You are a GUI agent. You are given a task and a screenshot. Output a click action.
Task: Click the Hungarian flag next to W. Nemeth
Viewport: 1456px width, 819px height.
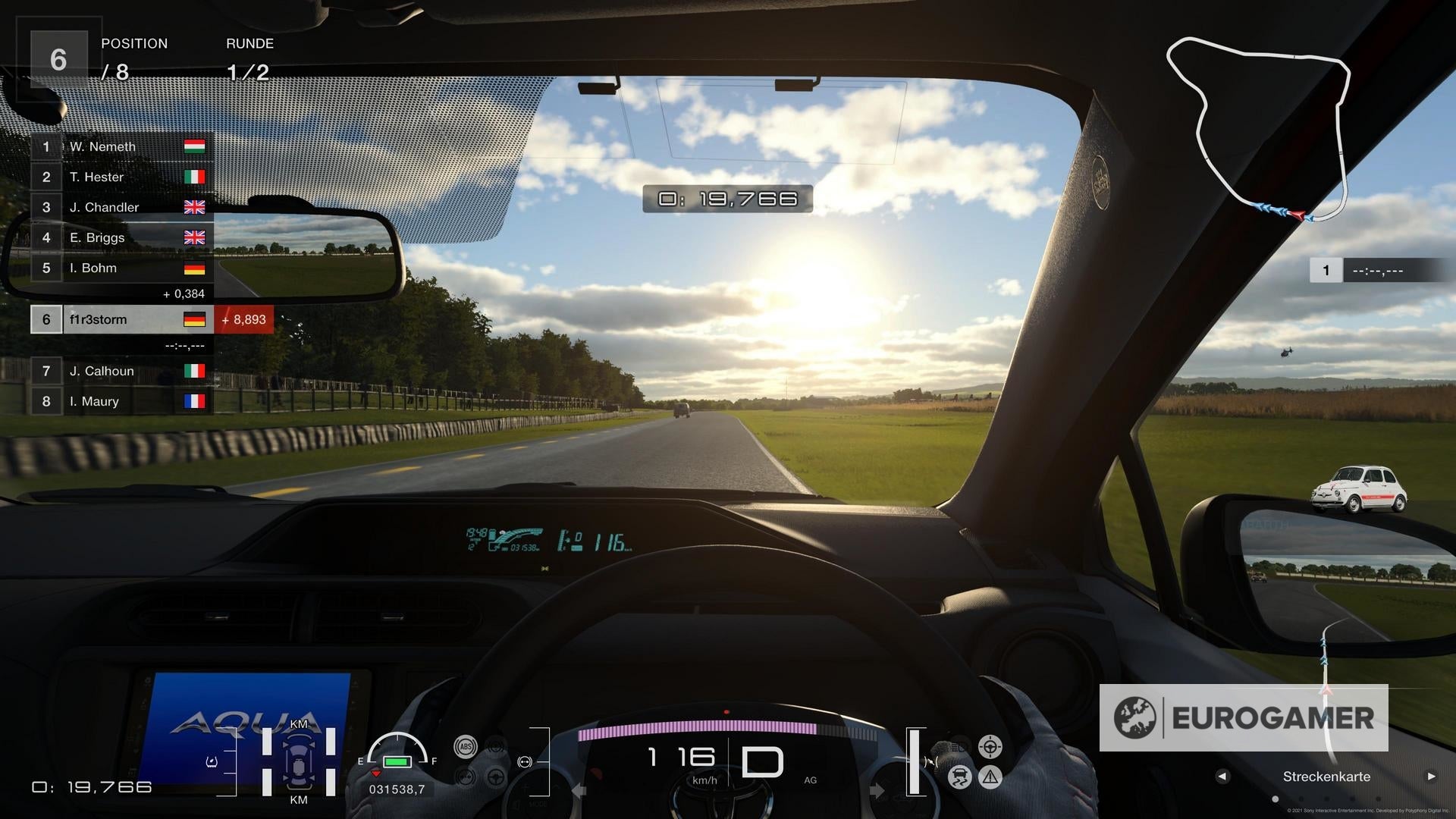(194, 146)
